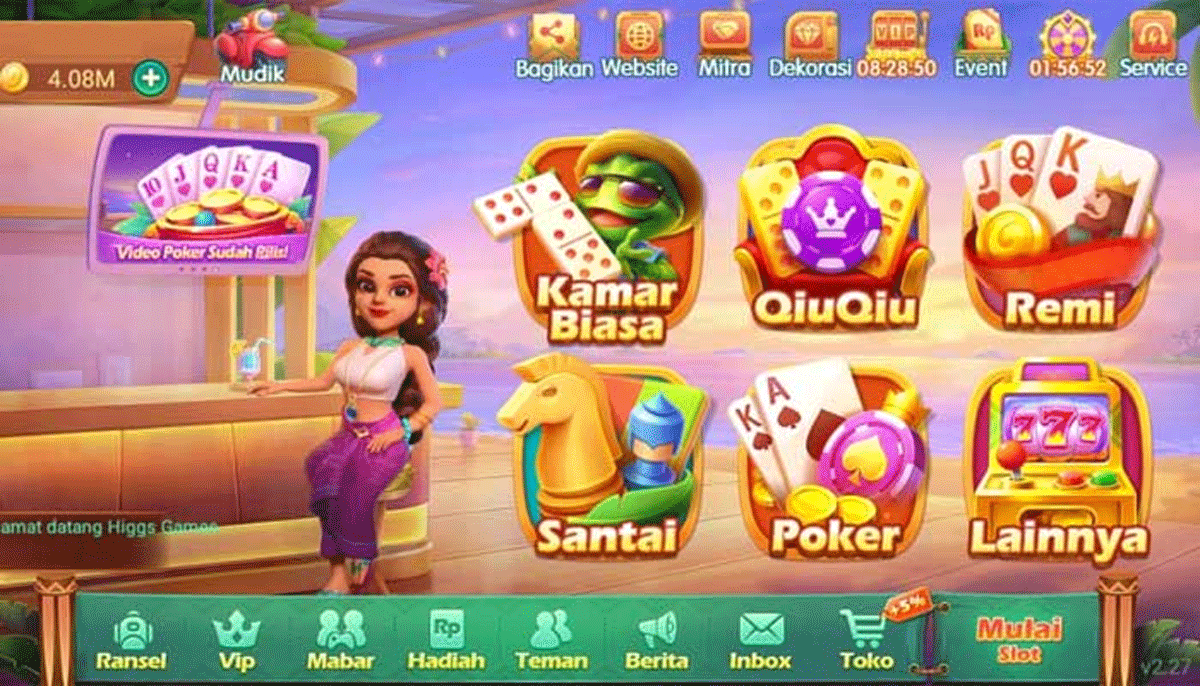The image size is (1200, 686).
Task: Check the Inbox envelope
Action: (x=760, y=640)
